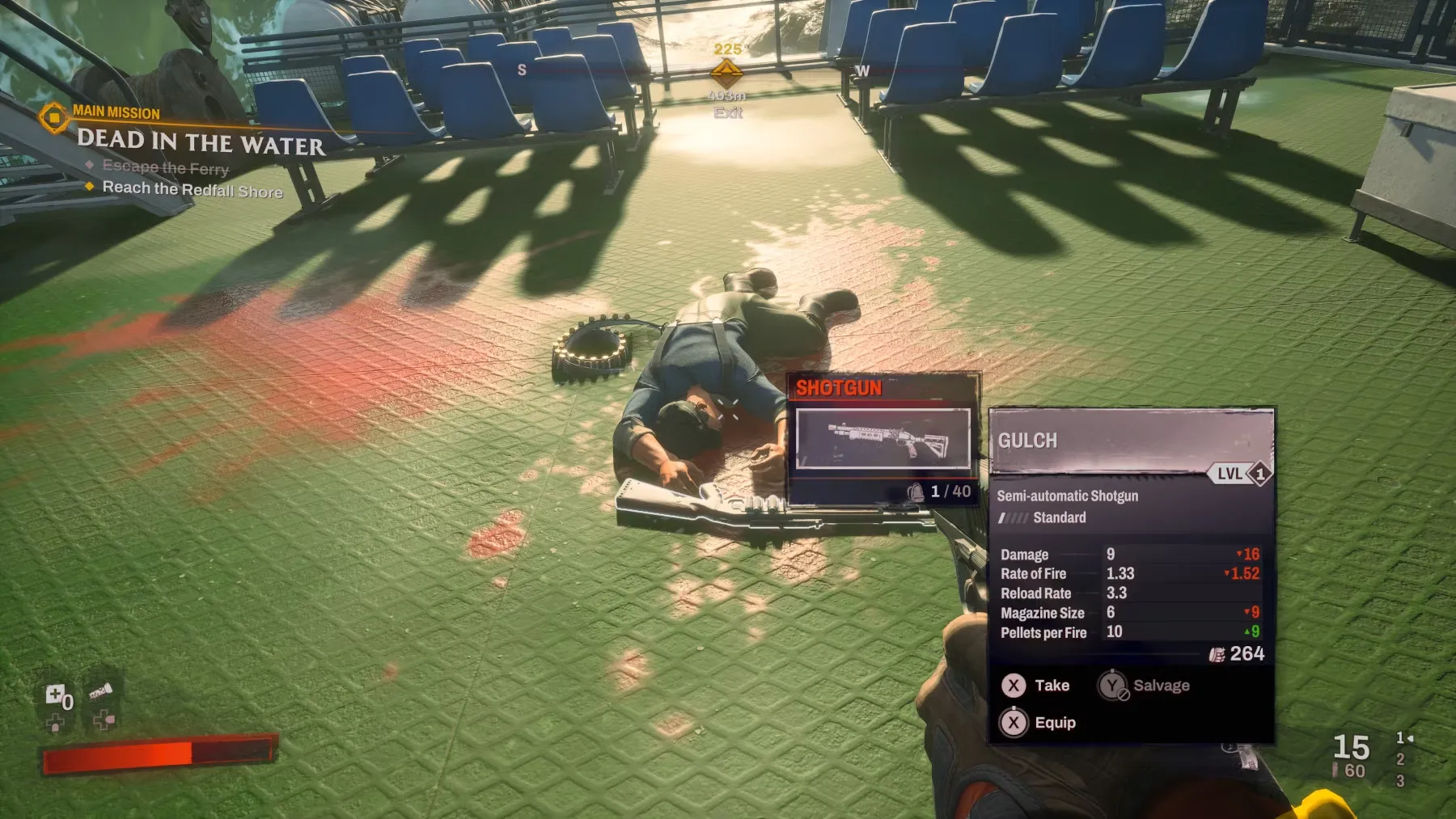Inspect the Gulch weapon name header
This screenshot has width=1456, height=819.
1027,441
